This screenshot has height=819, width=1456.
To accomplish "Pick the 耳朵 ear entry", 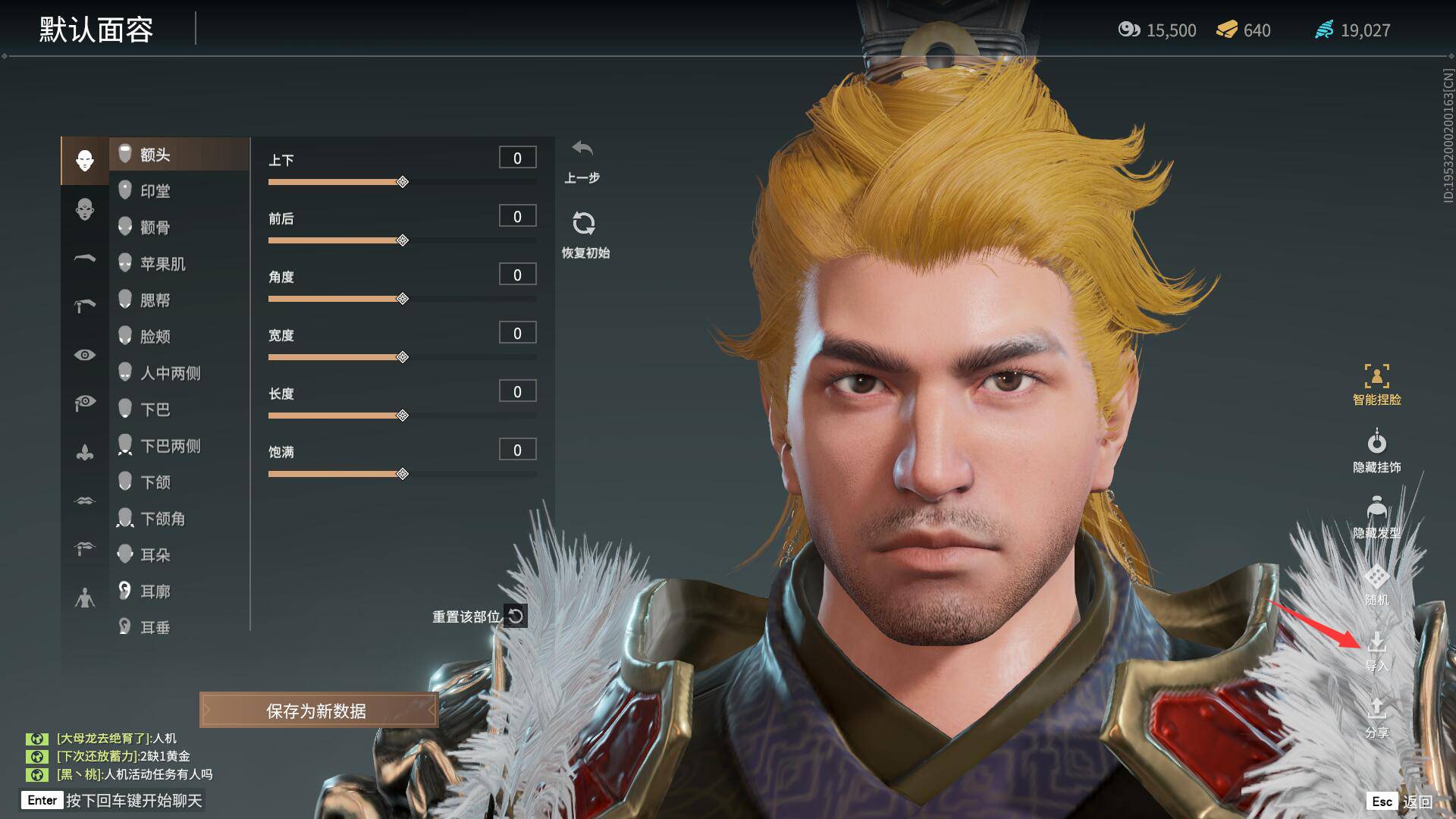I will coord(155,555).
